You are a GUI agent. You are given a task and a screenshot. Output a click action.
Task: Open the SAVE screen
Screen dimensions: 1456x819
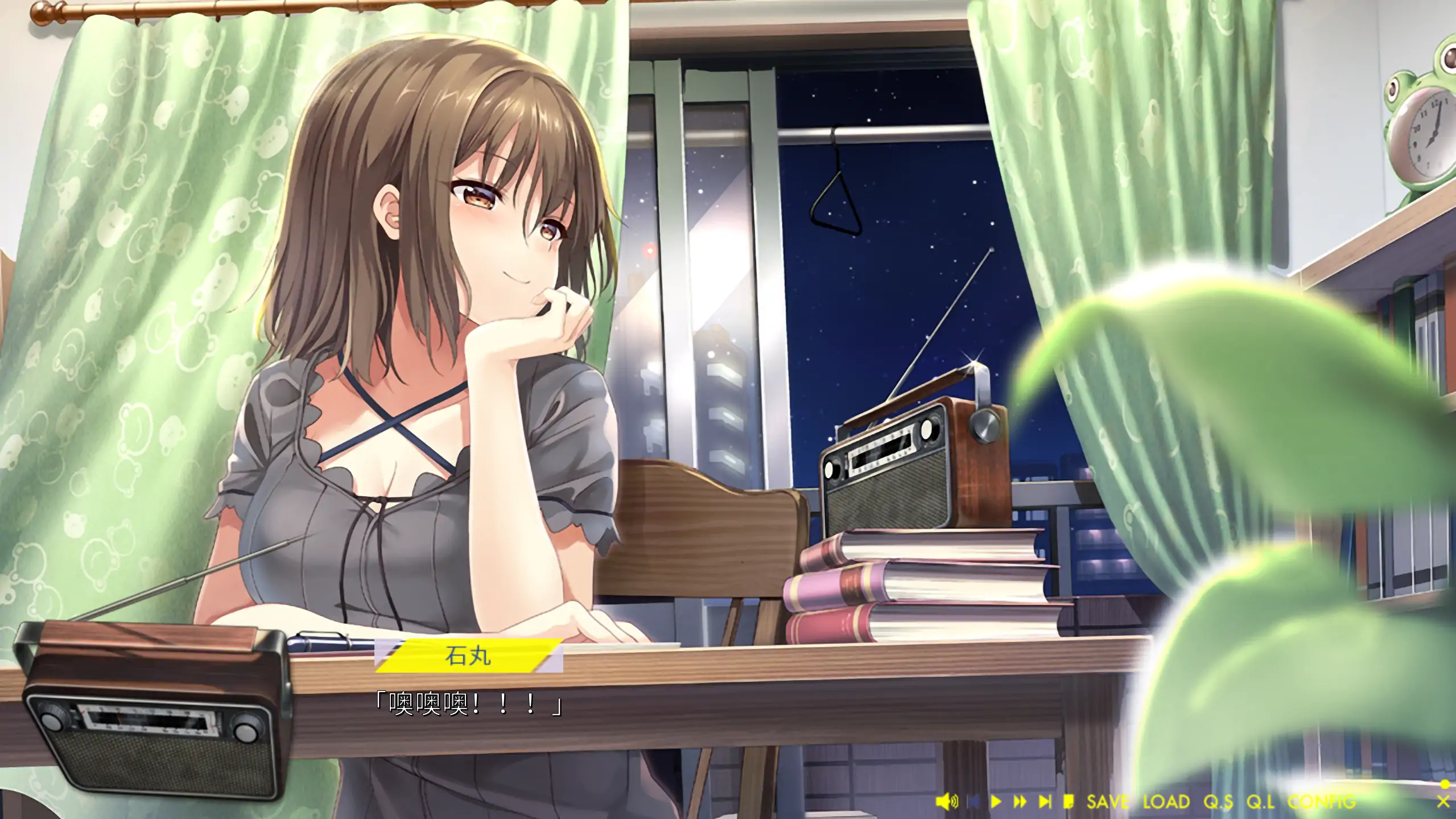pyautogui.click(x=1108, y=801)
